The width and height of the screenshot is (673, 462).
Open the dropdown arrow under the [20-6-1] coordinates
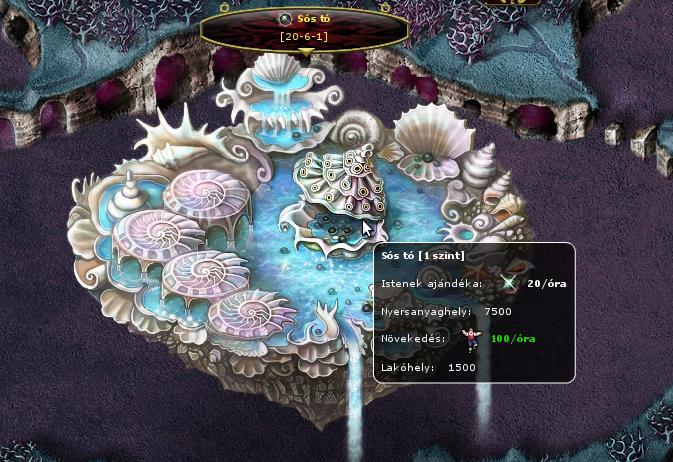click(305, 51)
